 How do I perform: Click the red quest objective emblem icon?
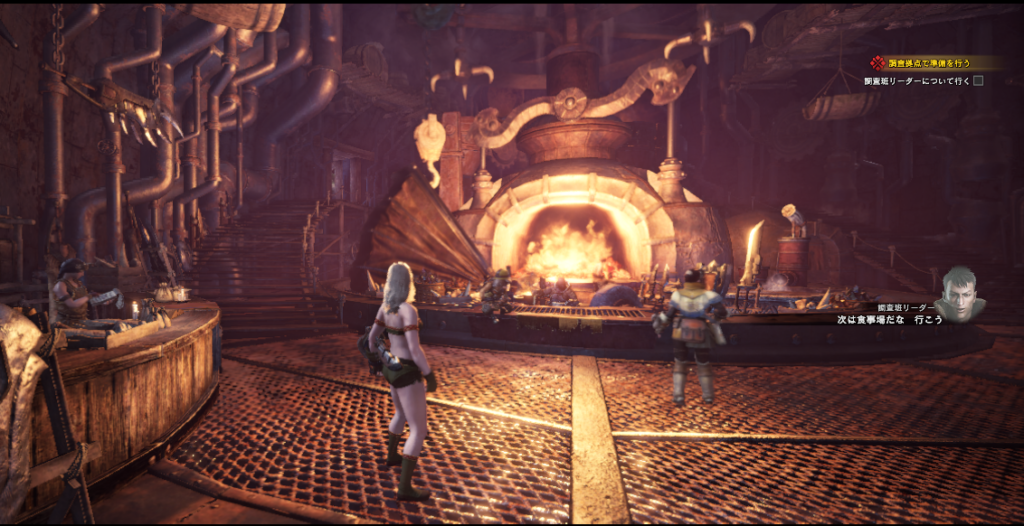coord(877,63)
